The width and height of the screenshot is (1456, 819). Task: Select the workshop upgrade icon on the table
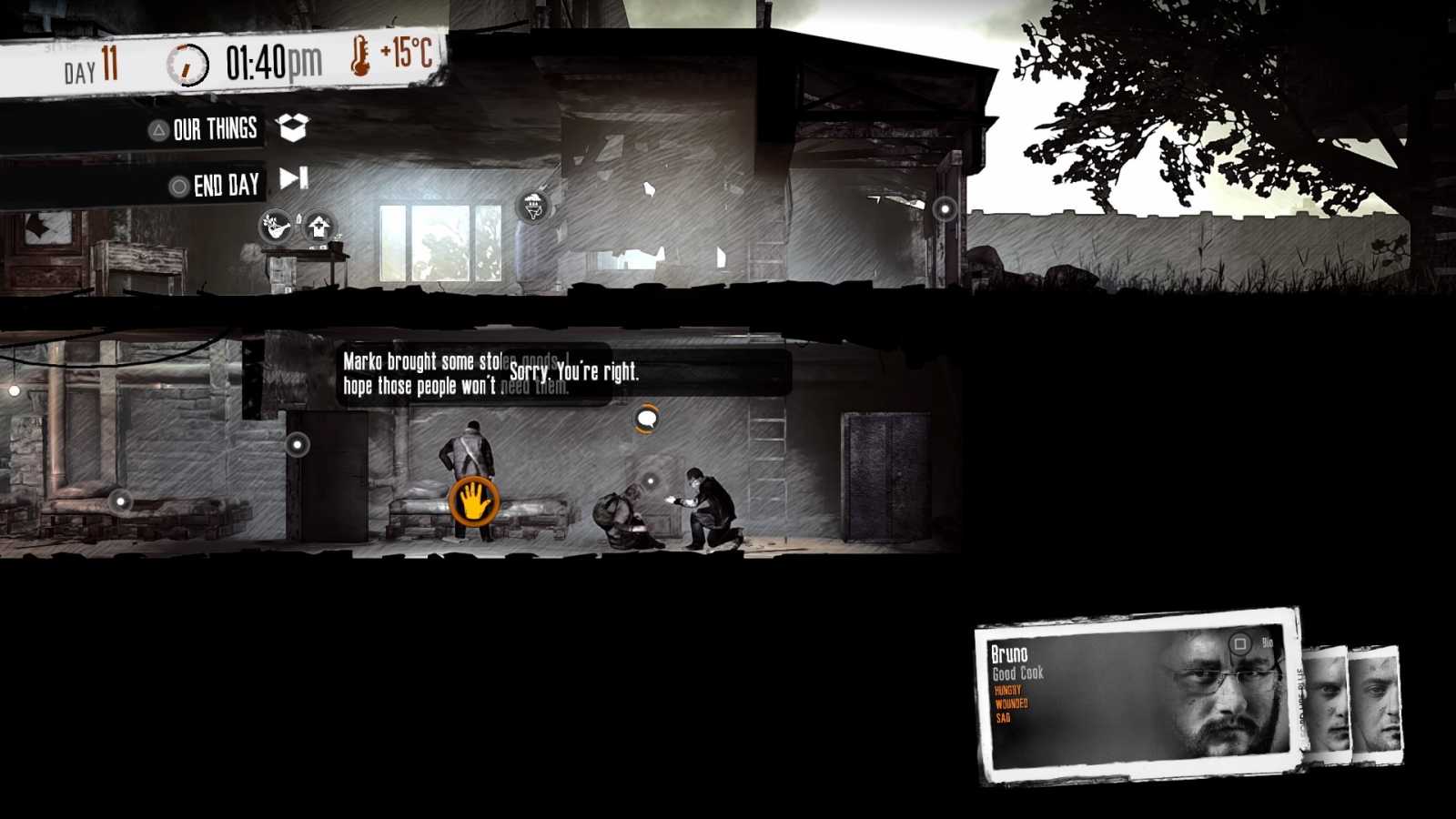[x=318, y=227]
